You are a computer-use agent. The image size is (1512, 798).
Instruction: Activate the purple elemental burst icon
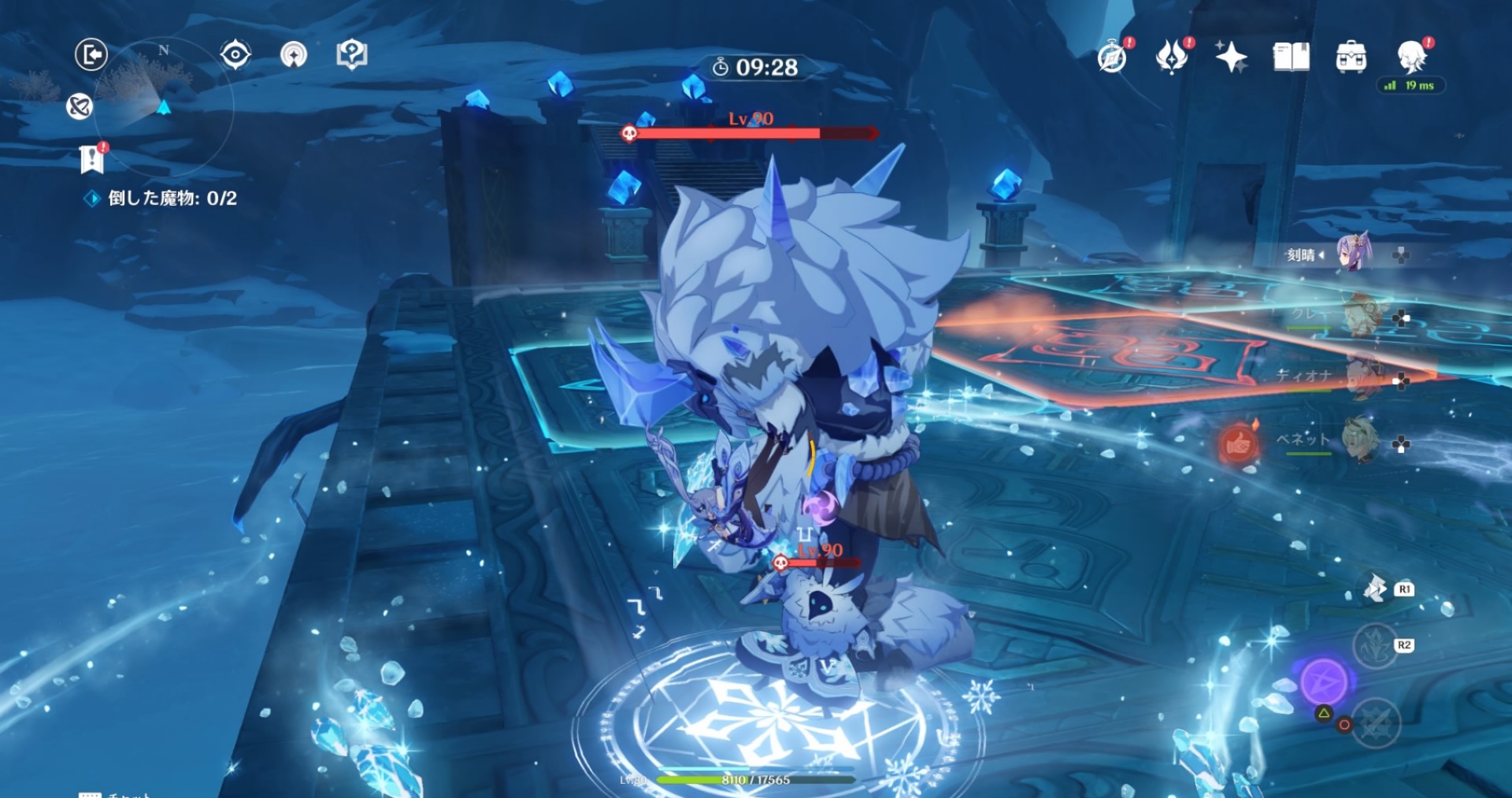(1324, 681)
